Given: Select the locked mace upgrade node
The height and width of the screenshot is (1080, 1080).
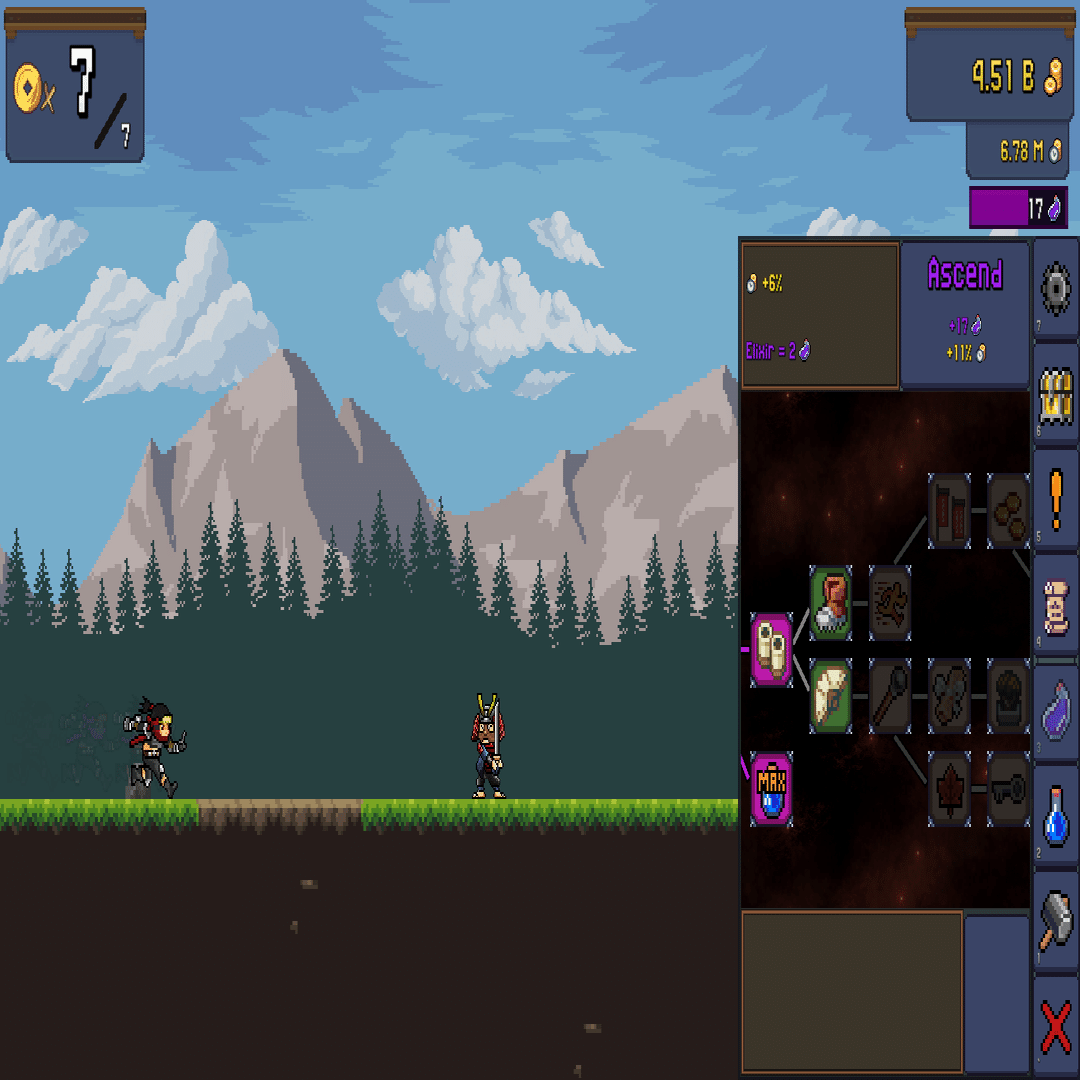Looking at the screenshot, I should tap(889, 696).
